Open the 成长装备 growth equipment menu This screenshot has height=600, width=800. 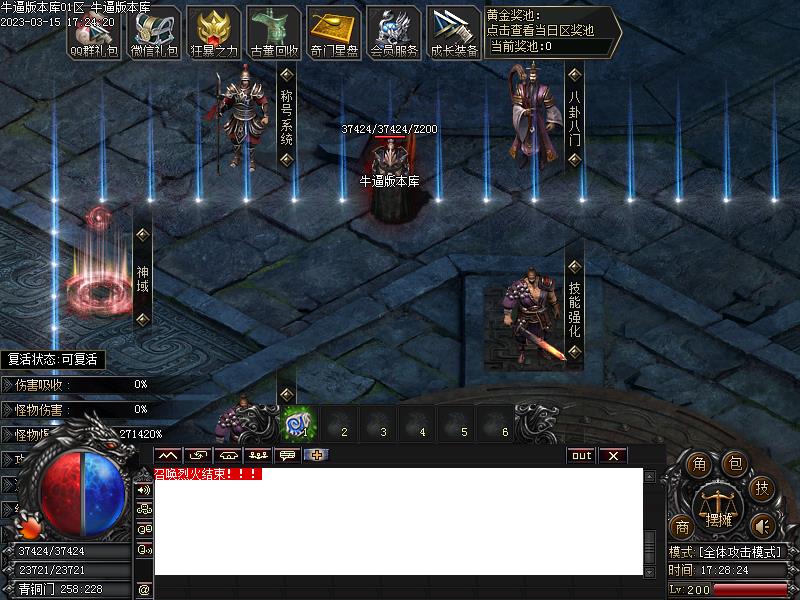(x=454, y=35)
